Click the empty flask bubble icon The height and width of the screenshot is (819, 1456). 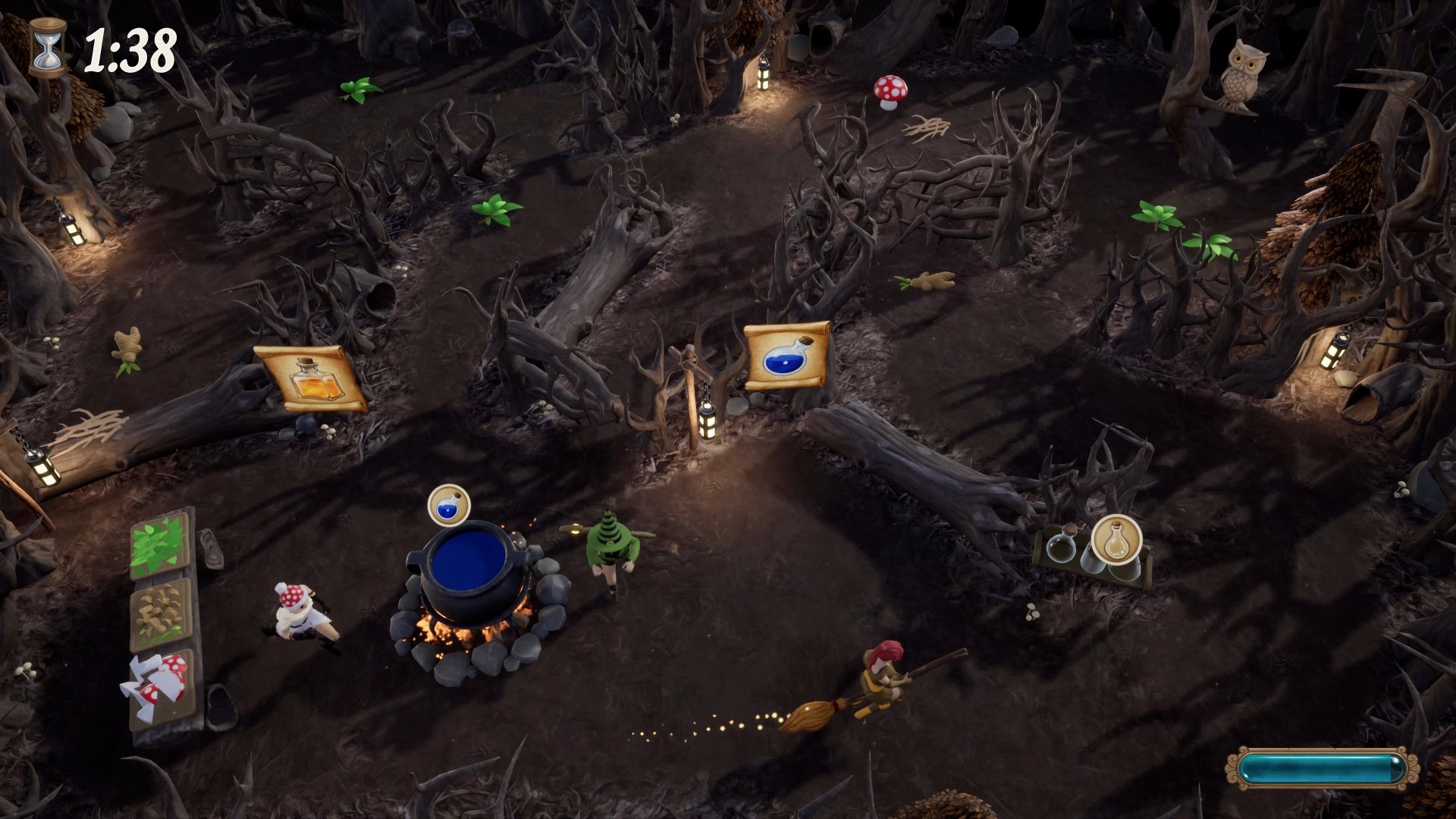click(1116, 538)
